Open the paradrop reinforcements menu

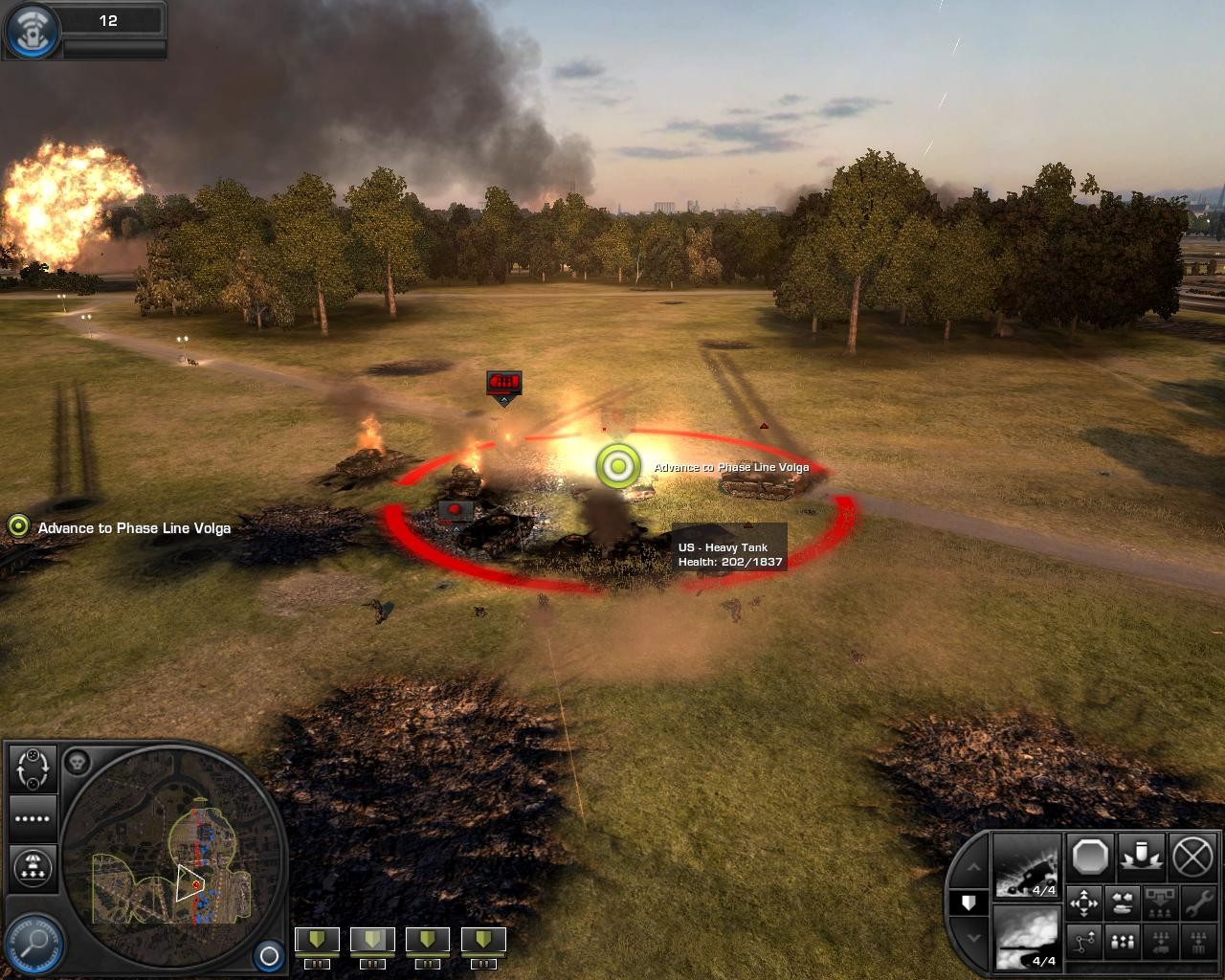pyautogui.click(x=33, y=866)
